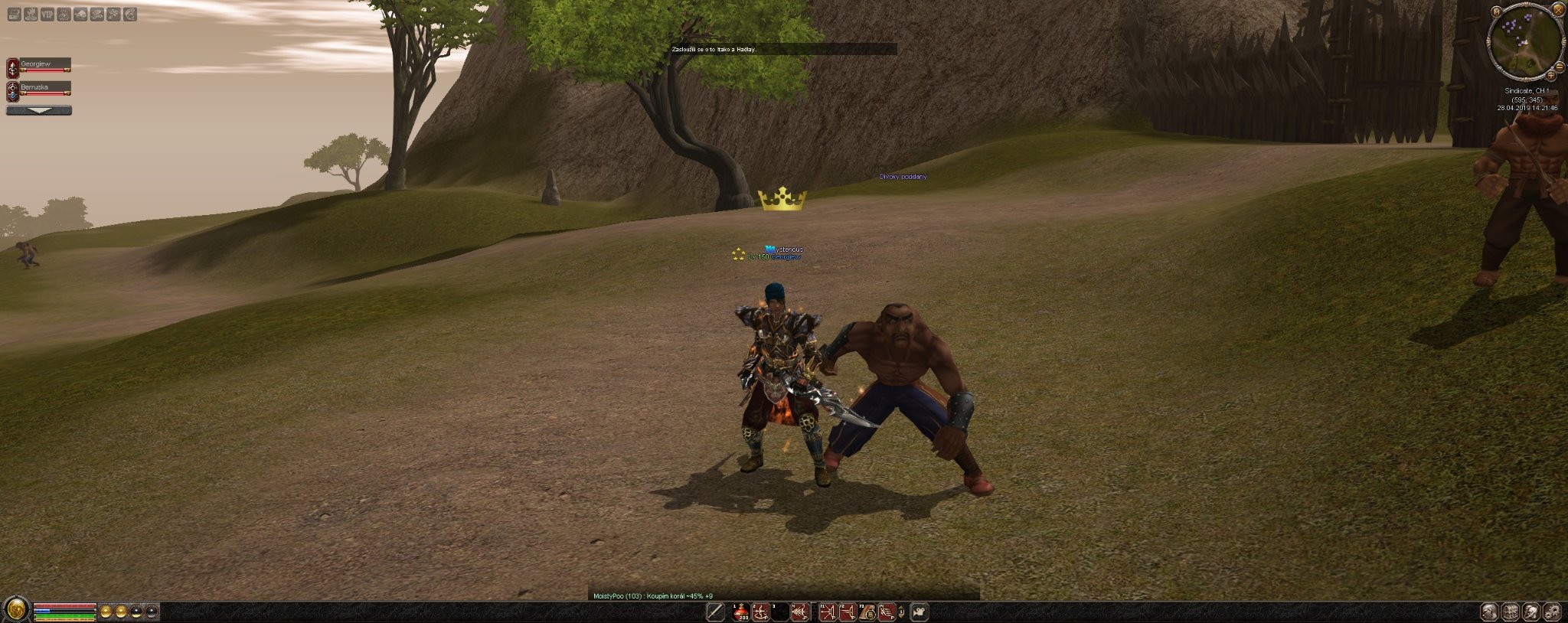The height and width of the screenshot is (623, 1568).
Task: Click the VIP icon at top left
Action: (47, 14)
